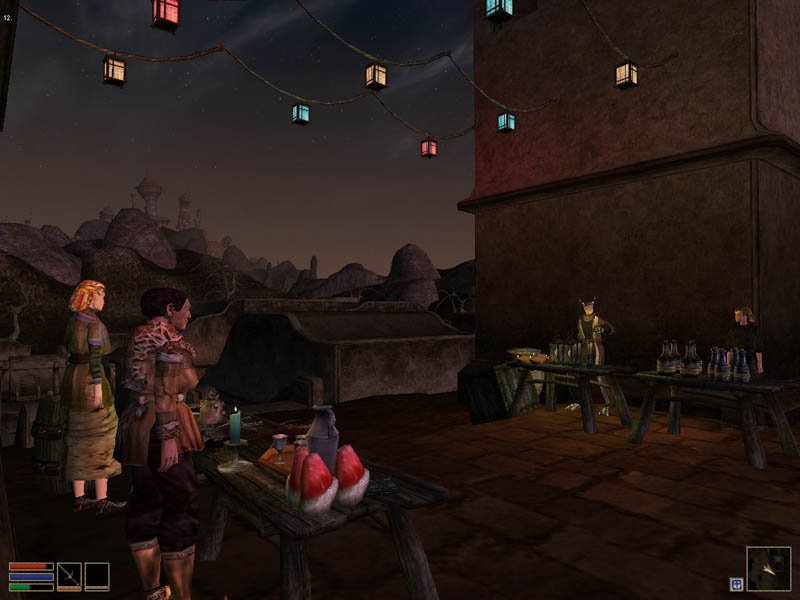Screen dimensions: 800x600
Task: Select the empty magic item slot
Action: pyautogui.click(x=97, y=576)
